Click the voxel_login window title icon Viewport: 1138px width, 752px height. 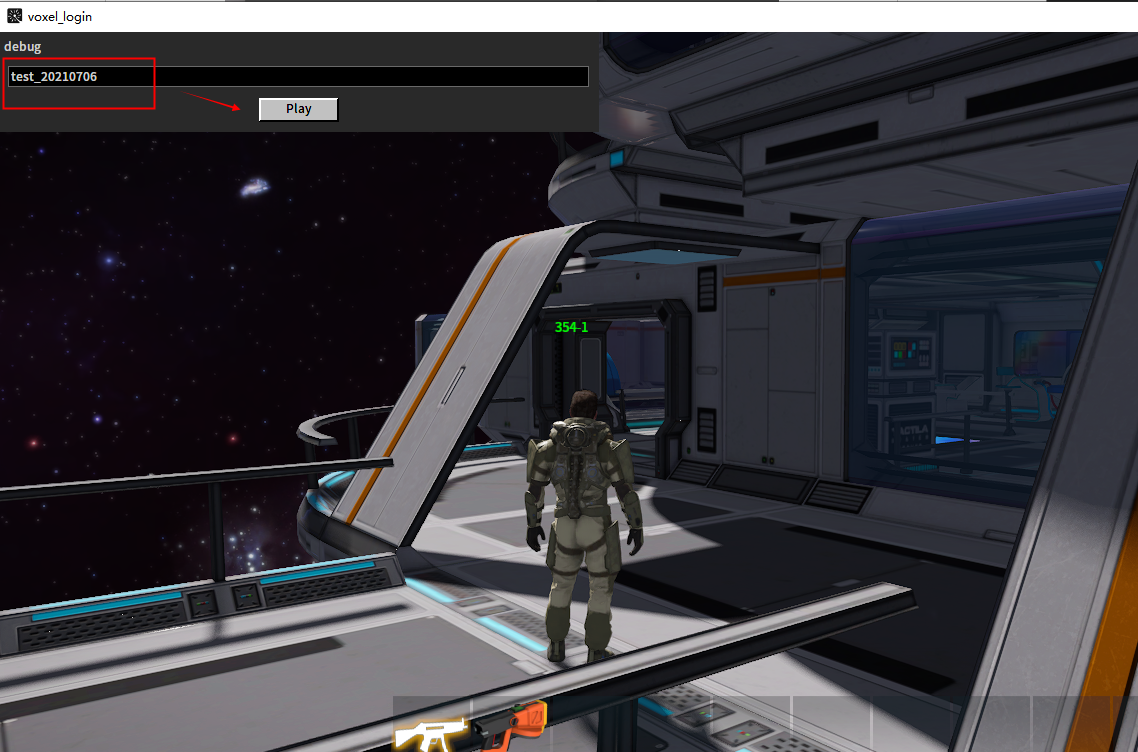[x=14, y=16]
